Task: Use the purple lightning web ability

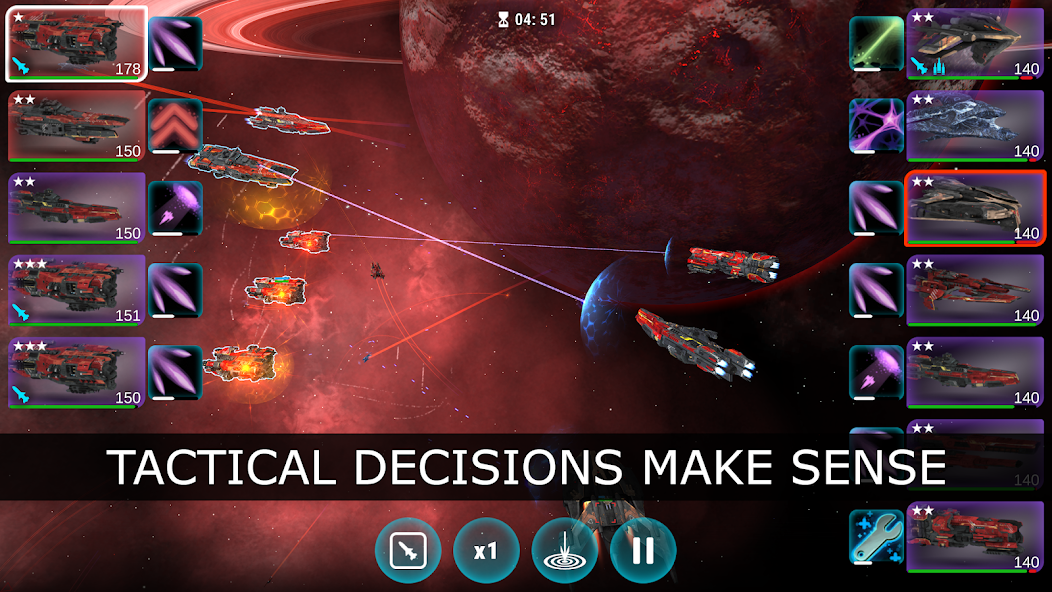Action: (x=877, y=126)
